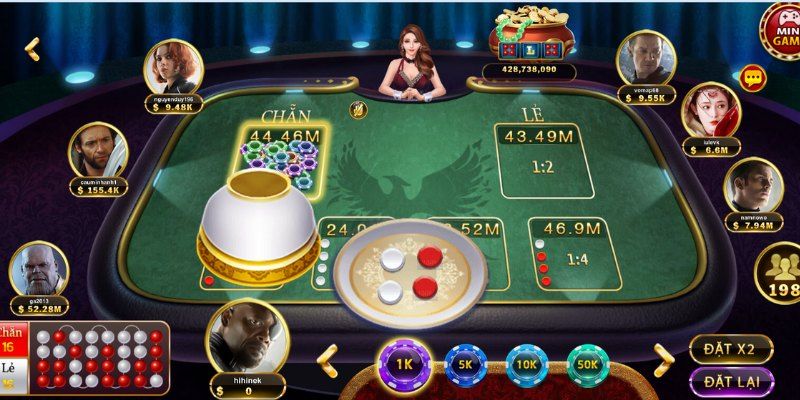Viewport: 800px width, 400px height.
Task: Open the chat speech bubble icon
Action: click(753, 77)
